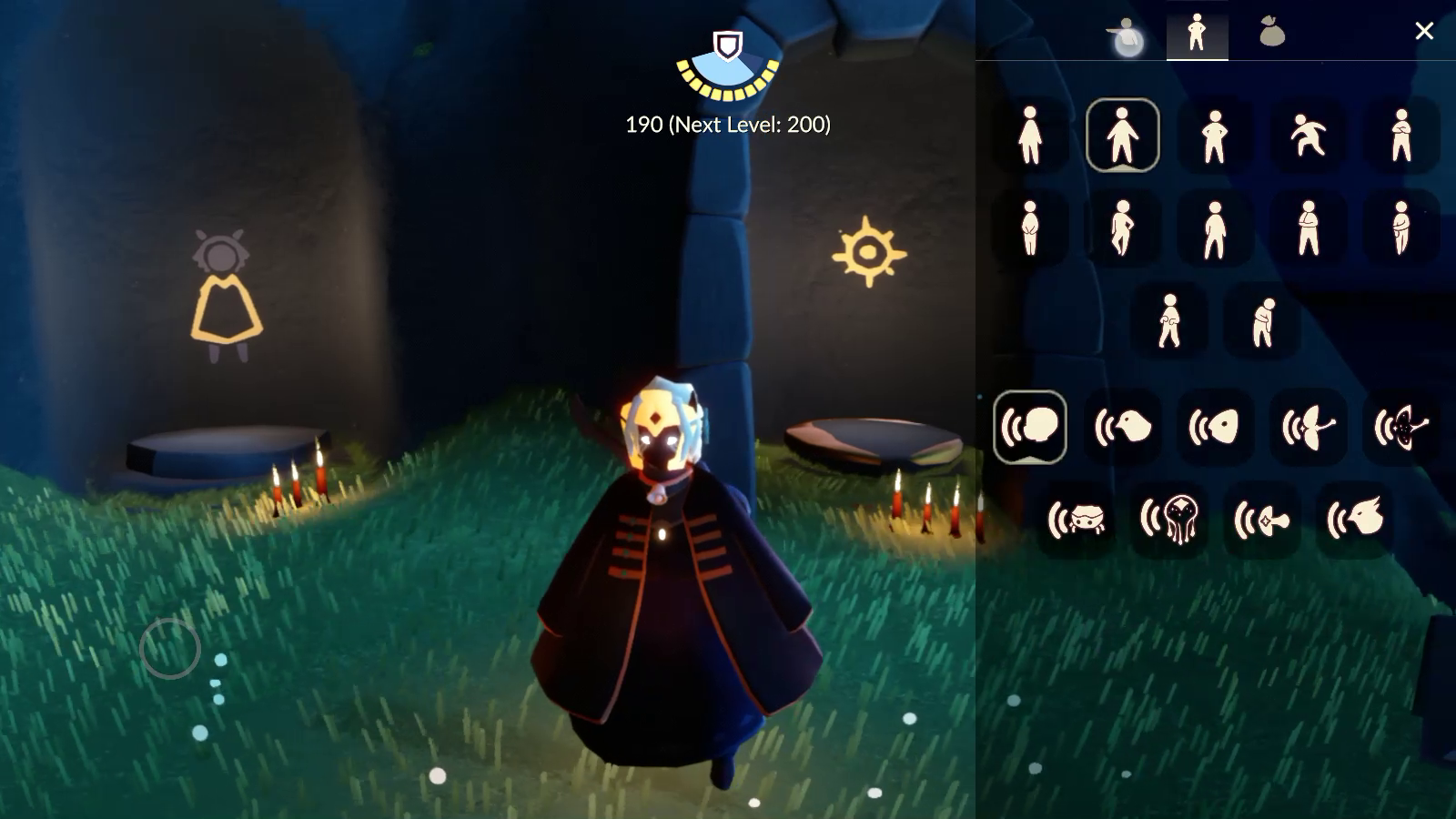Switch to the pointing emotes tab

click(x=1127, y=35)
